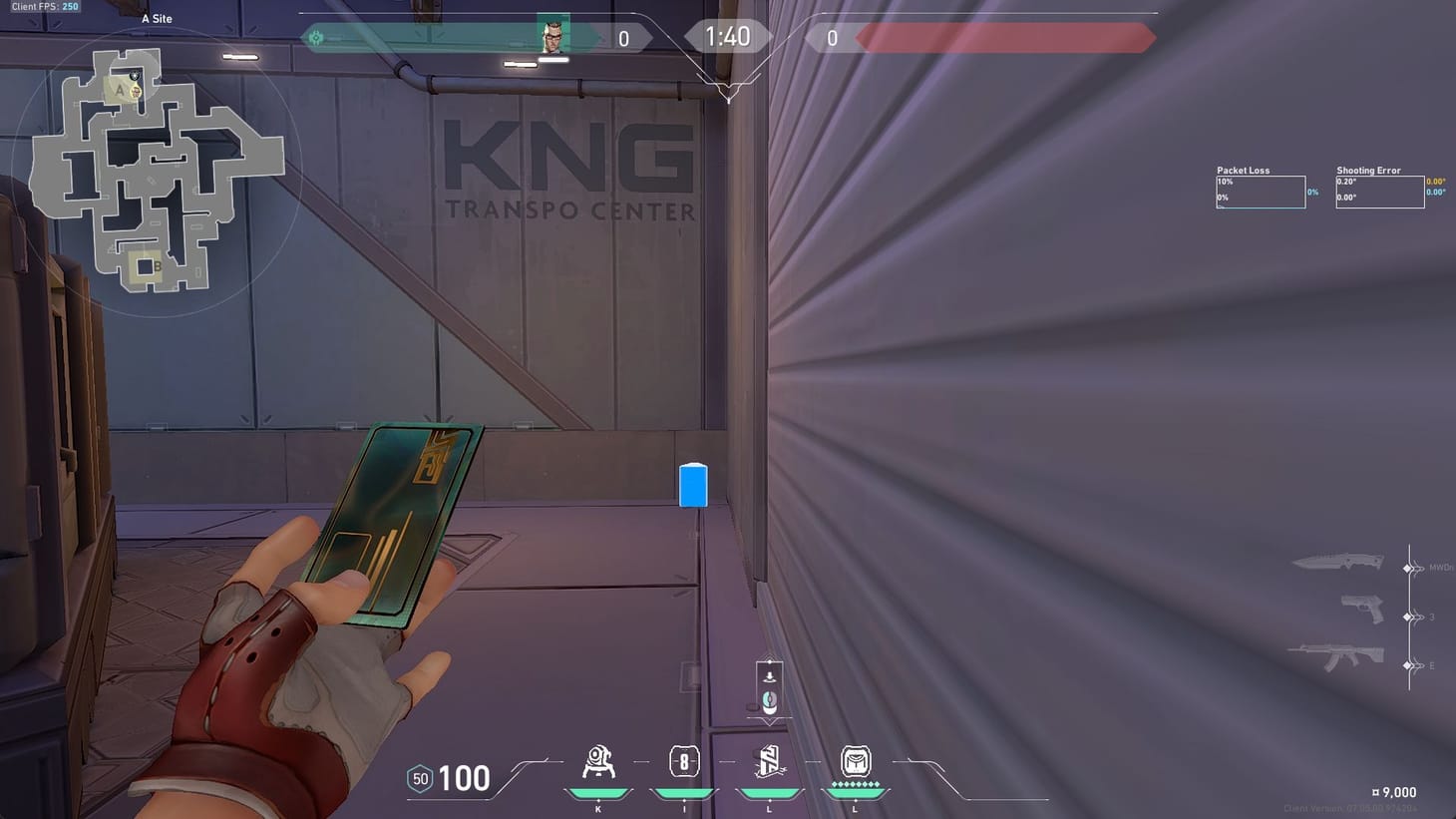The image size is (1456, 819).
Task: Click the shield icon beside the health value
Action: tap(419, 778)
